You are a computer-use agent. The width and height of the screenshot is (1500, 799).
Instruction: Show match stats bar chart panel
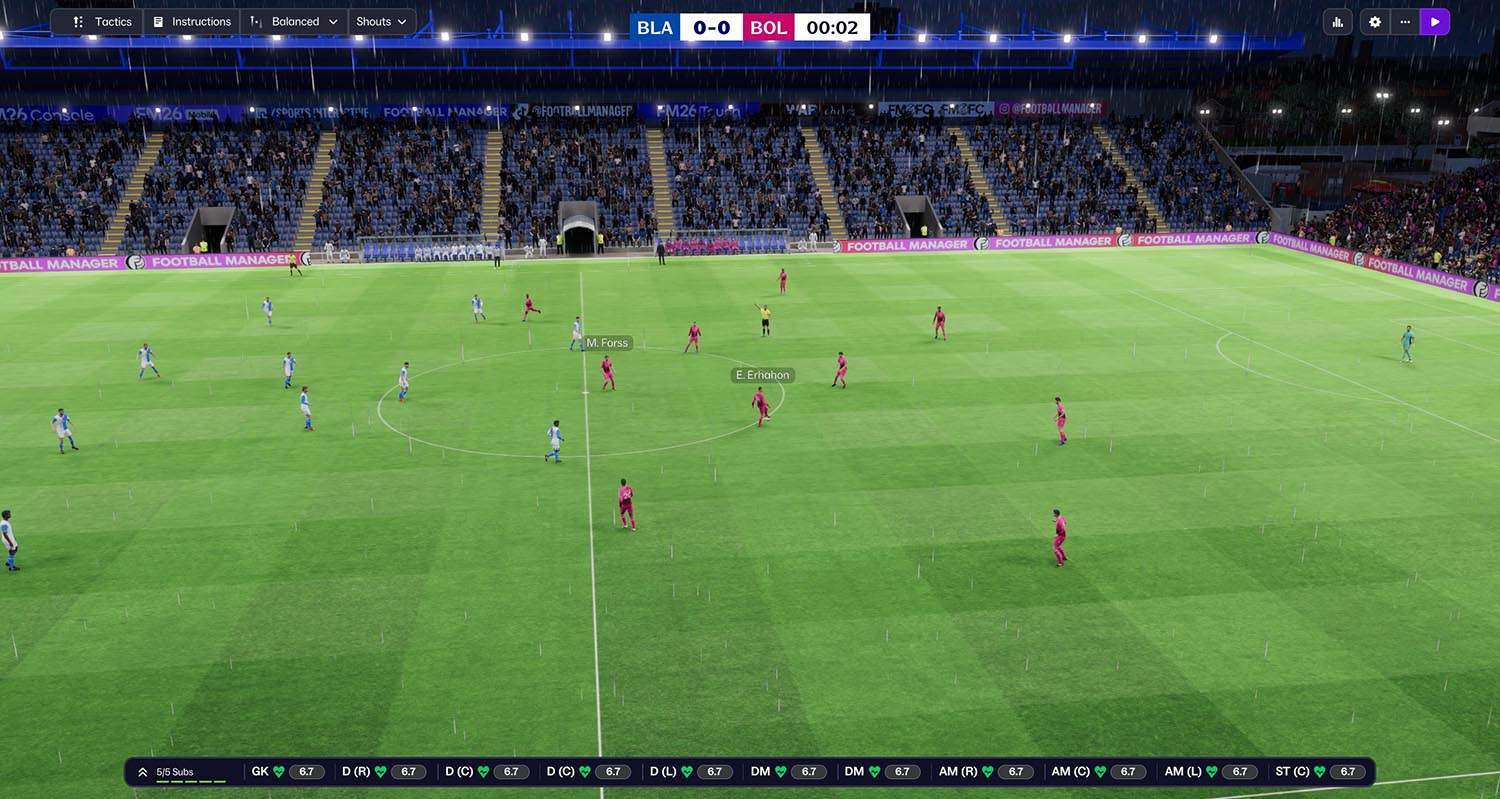coord(1338,22)
